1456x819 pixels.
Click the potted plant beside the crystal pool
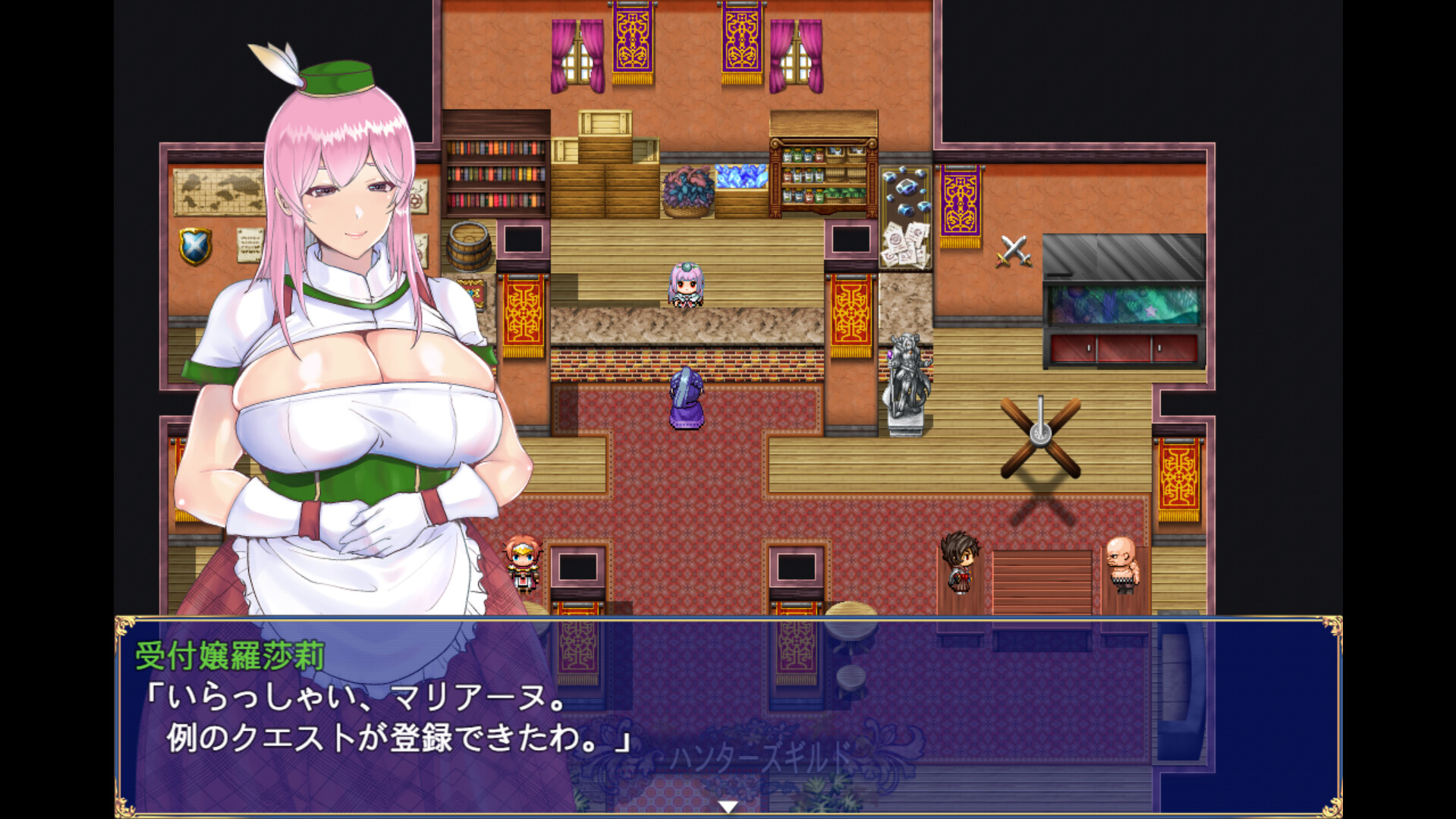click(x=687, y=188)
